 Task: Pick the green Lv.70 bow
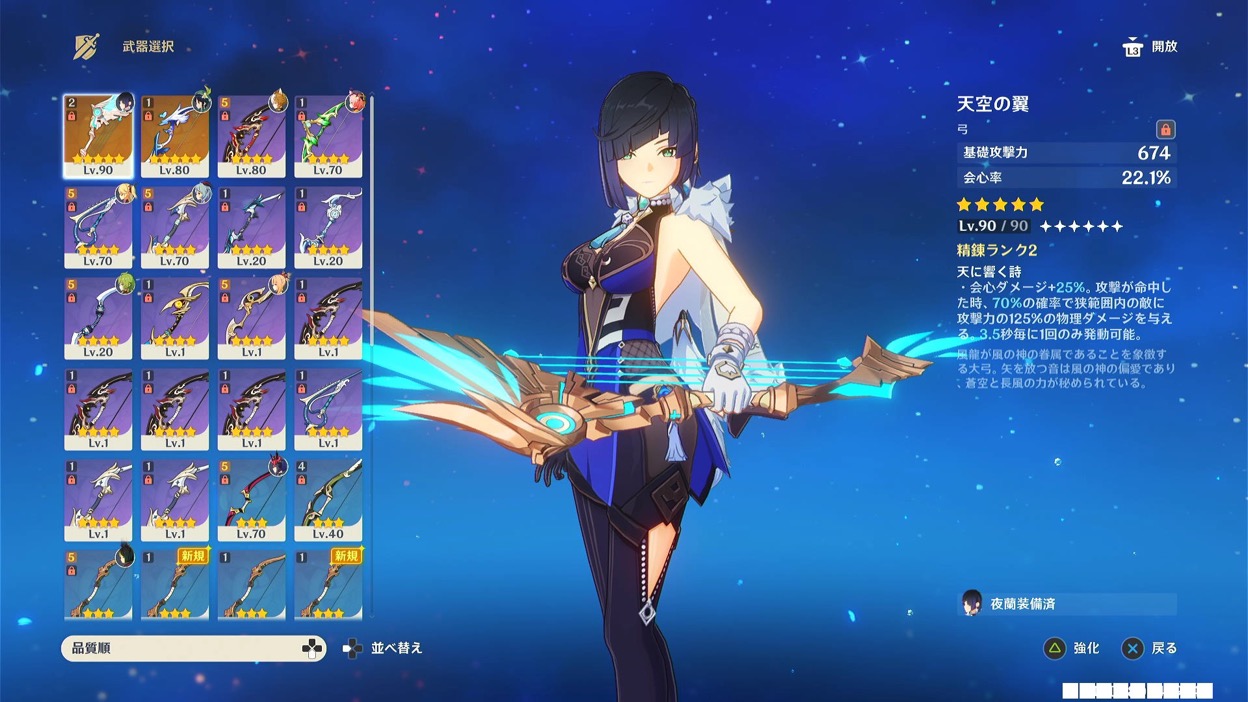tap(328, 136)
